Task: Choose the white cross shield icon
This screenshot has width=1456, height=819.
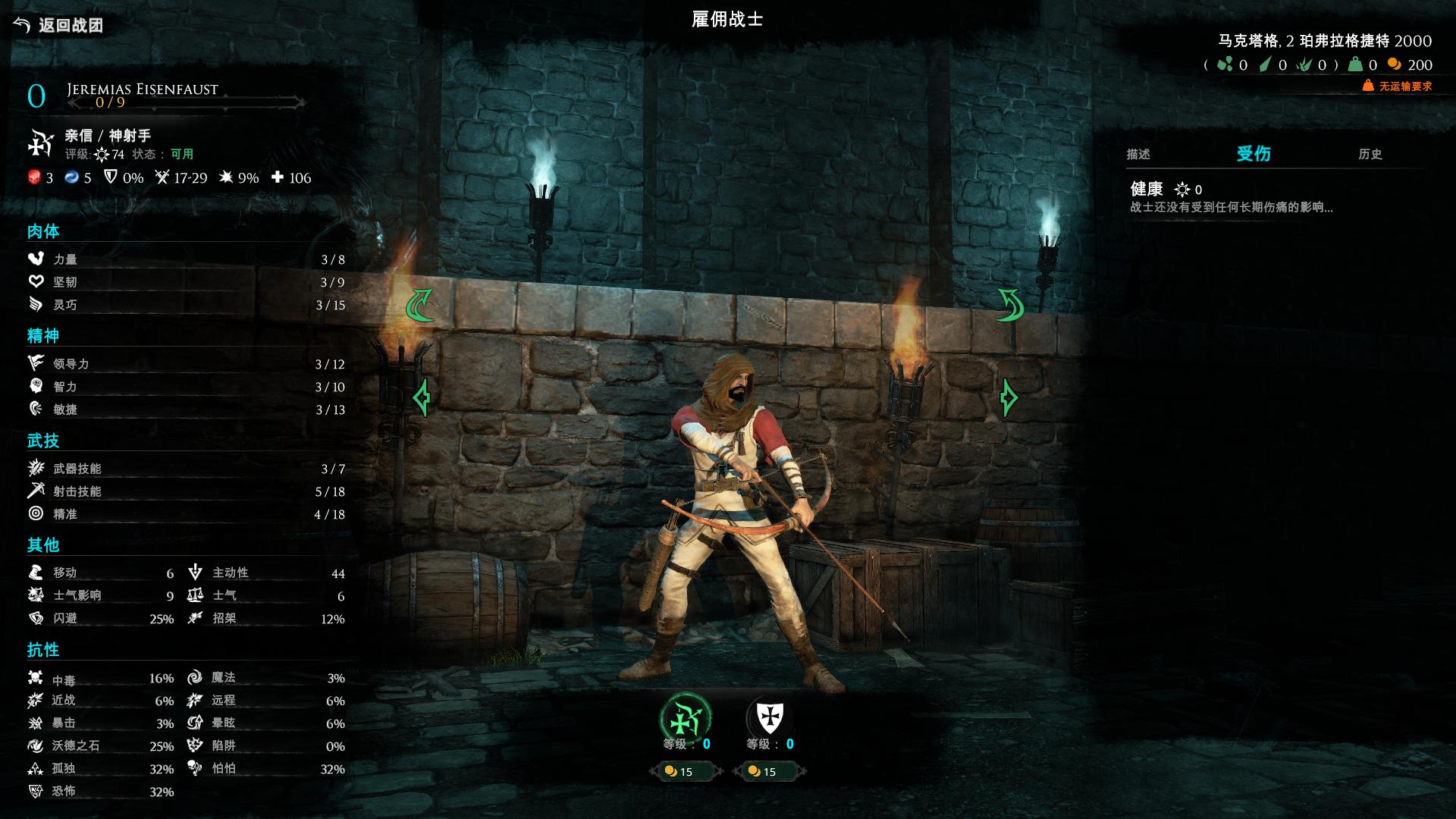Action: 770,717
